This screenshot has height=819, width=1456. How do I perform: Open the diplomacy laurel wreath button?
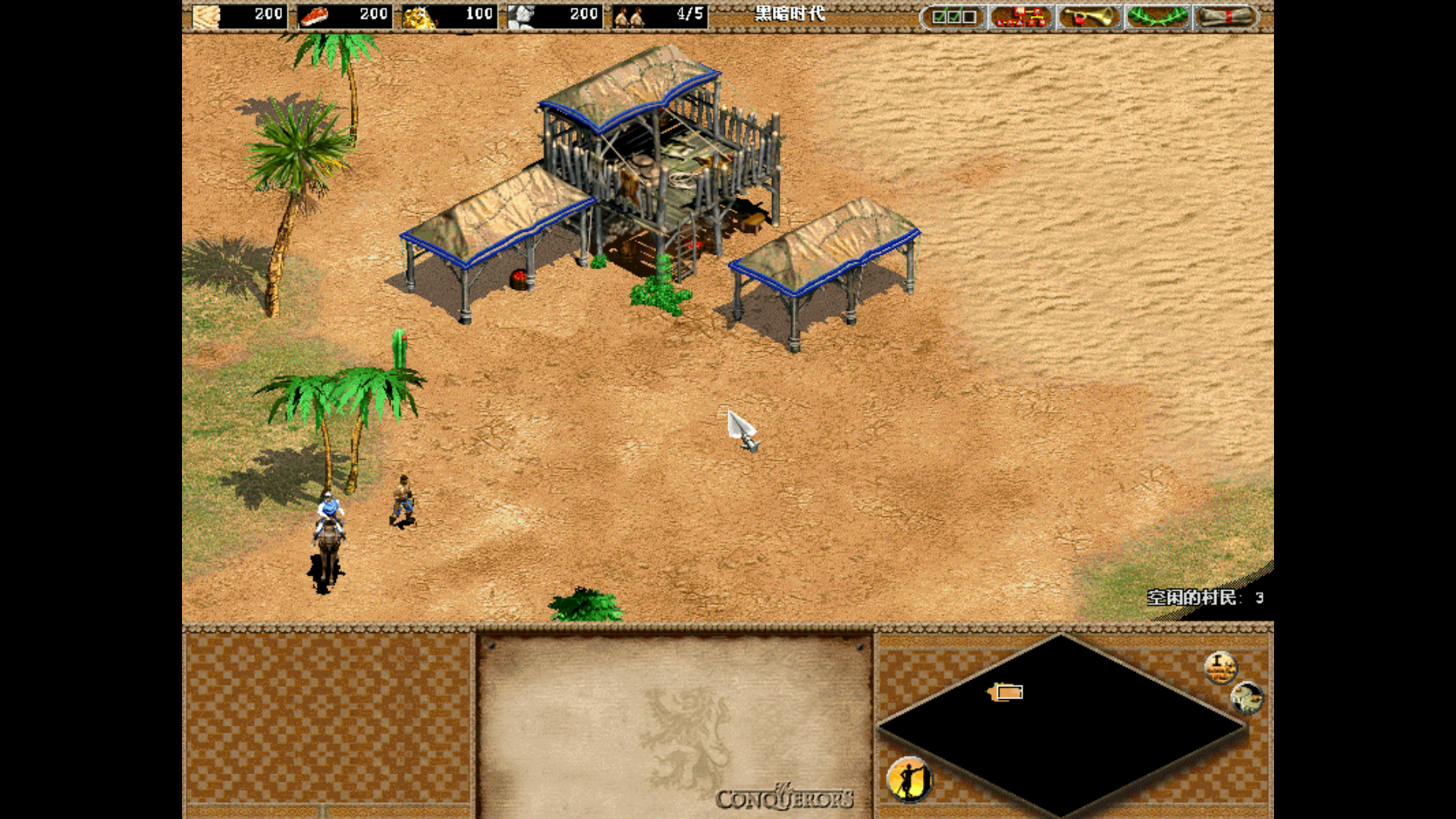1157,16
